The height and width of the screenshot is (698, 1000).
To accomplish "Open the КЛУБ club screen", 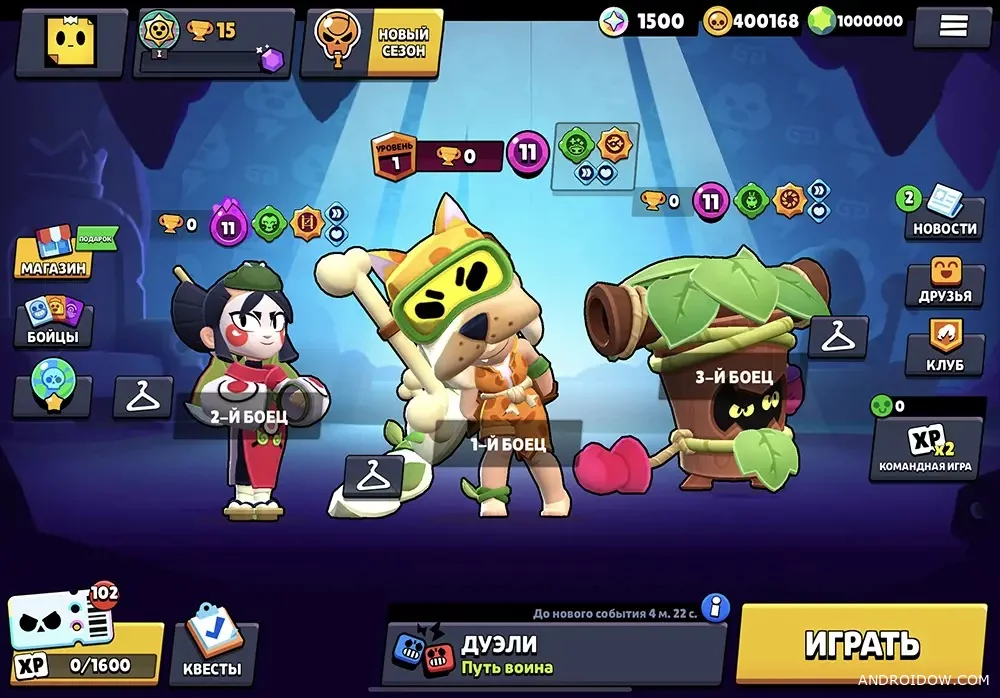I will 944,351.
